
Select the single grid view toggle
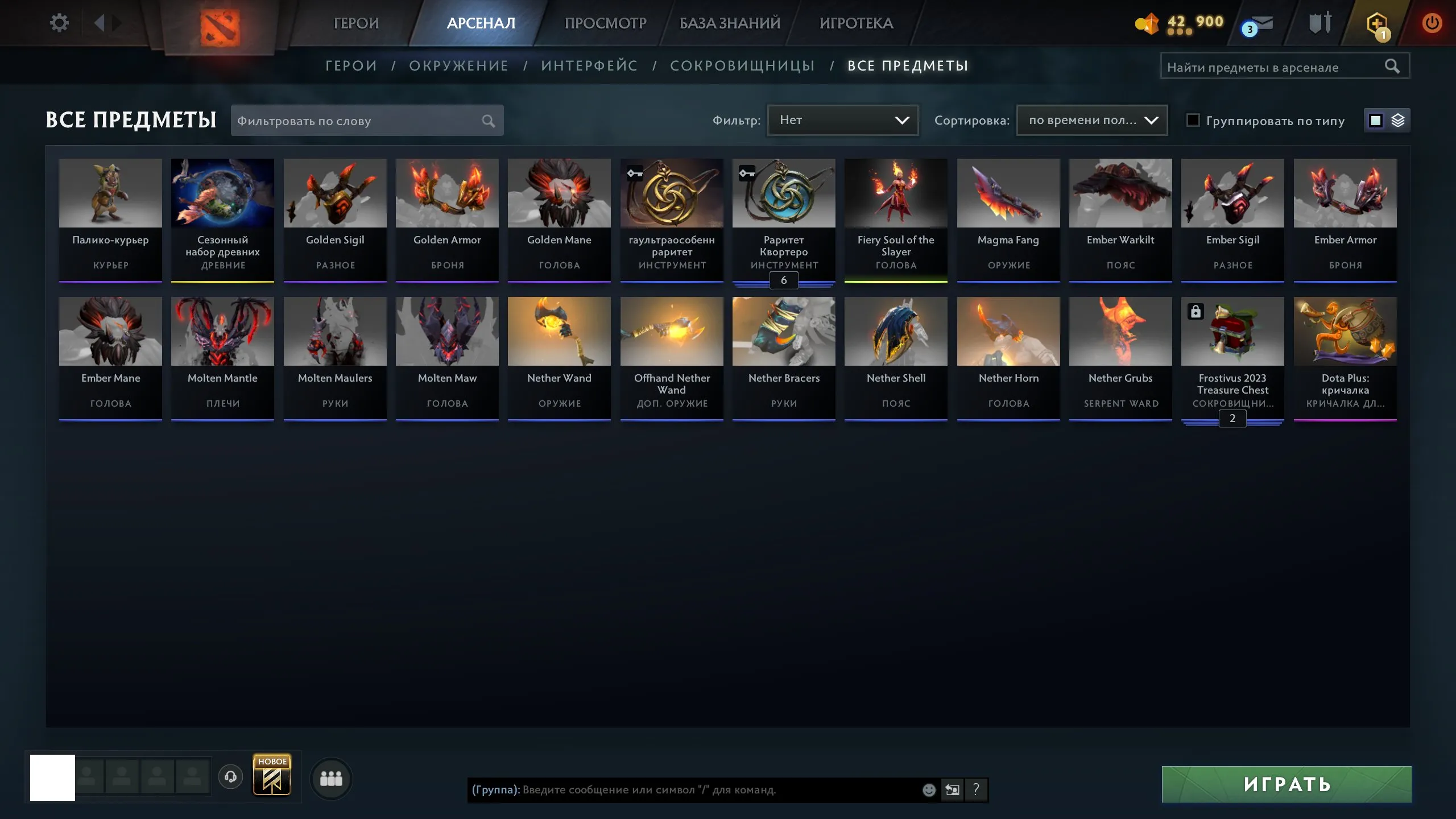tap(1375, 120)
